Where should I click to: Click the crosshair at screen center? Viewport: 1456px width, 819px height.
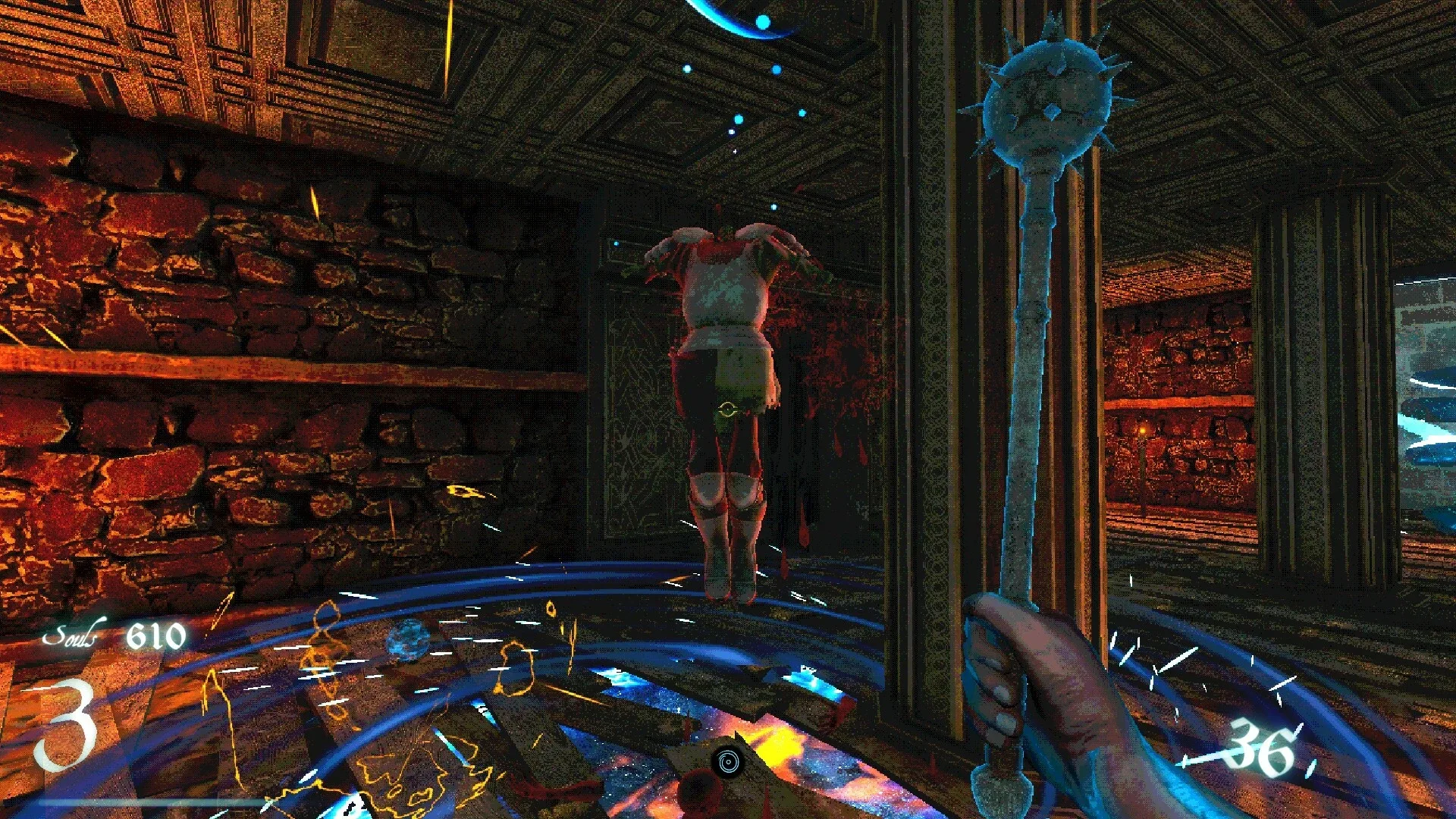728,409
